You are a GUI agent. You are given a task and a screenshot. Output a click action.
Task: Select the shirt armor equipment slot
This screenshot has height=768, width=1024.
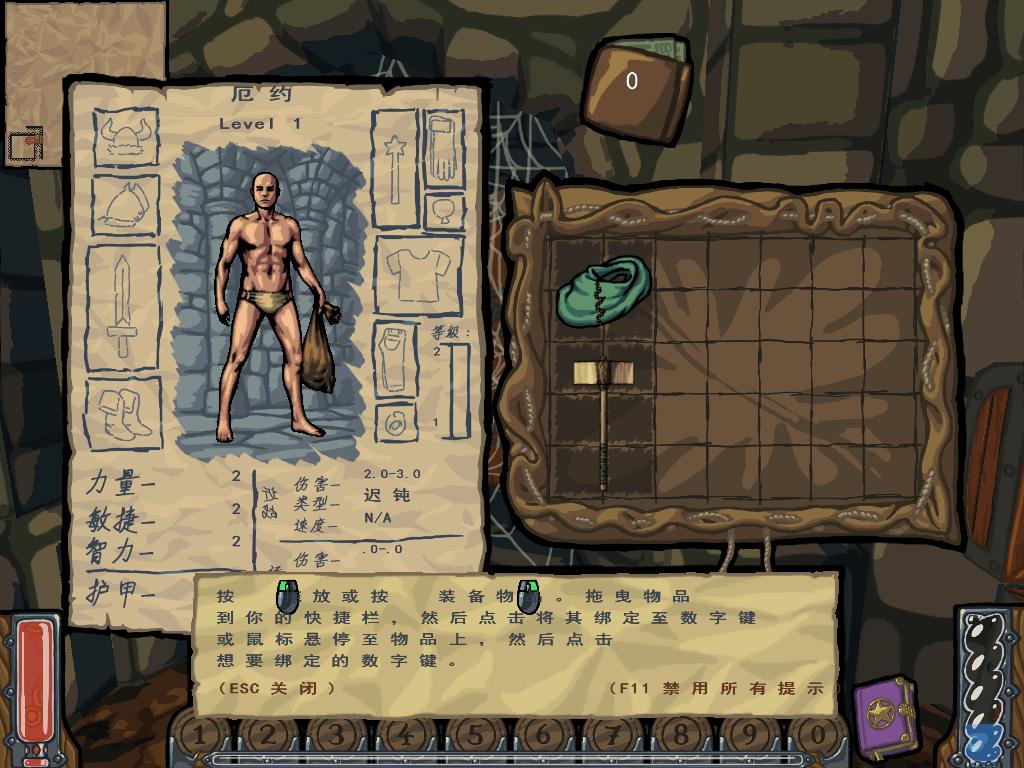(x=418, y=273)
